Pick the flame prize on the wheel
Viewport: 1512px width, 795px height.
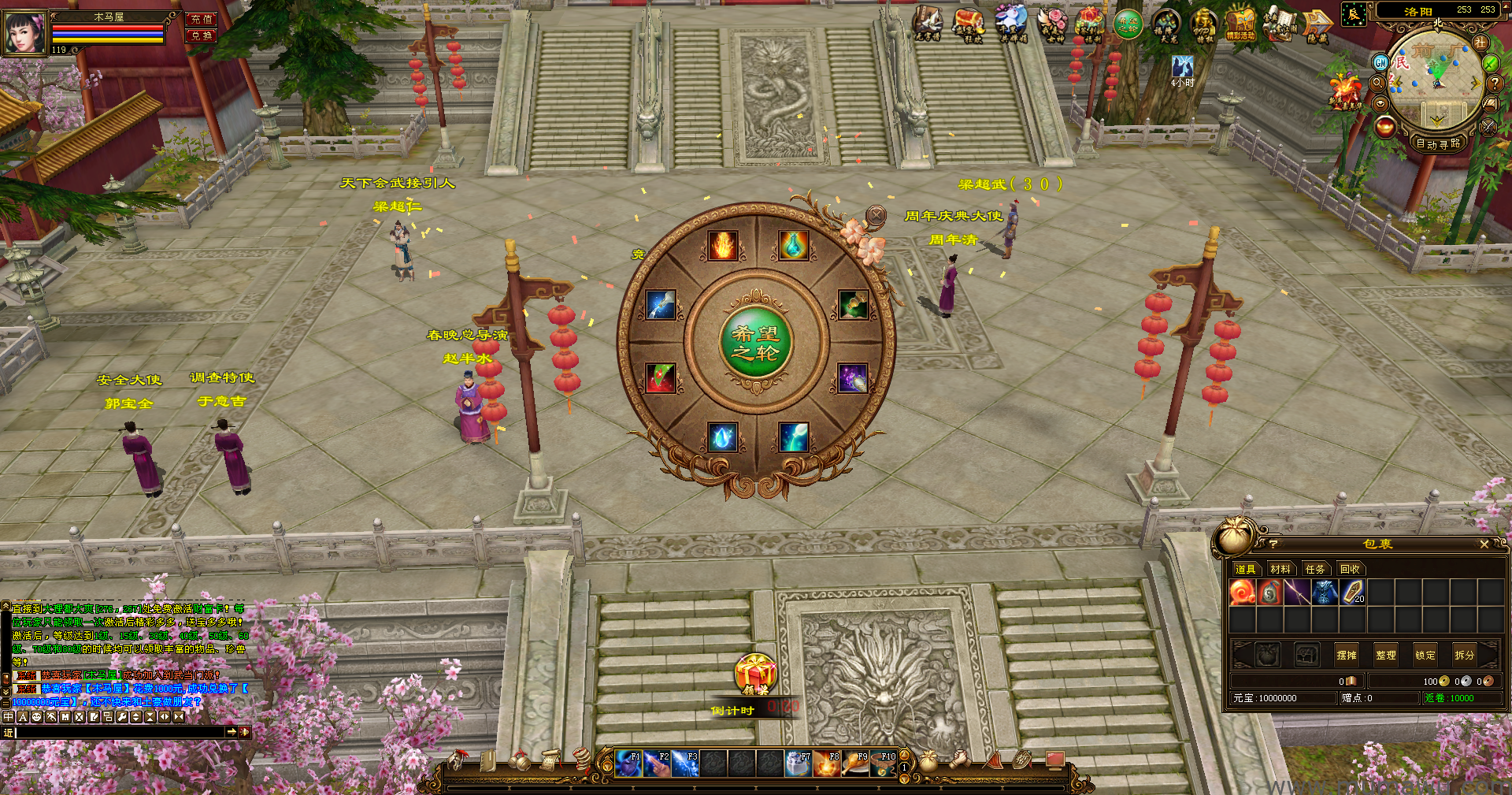click(722, 246)
